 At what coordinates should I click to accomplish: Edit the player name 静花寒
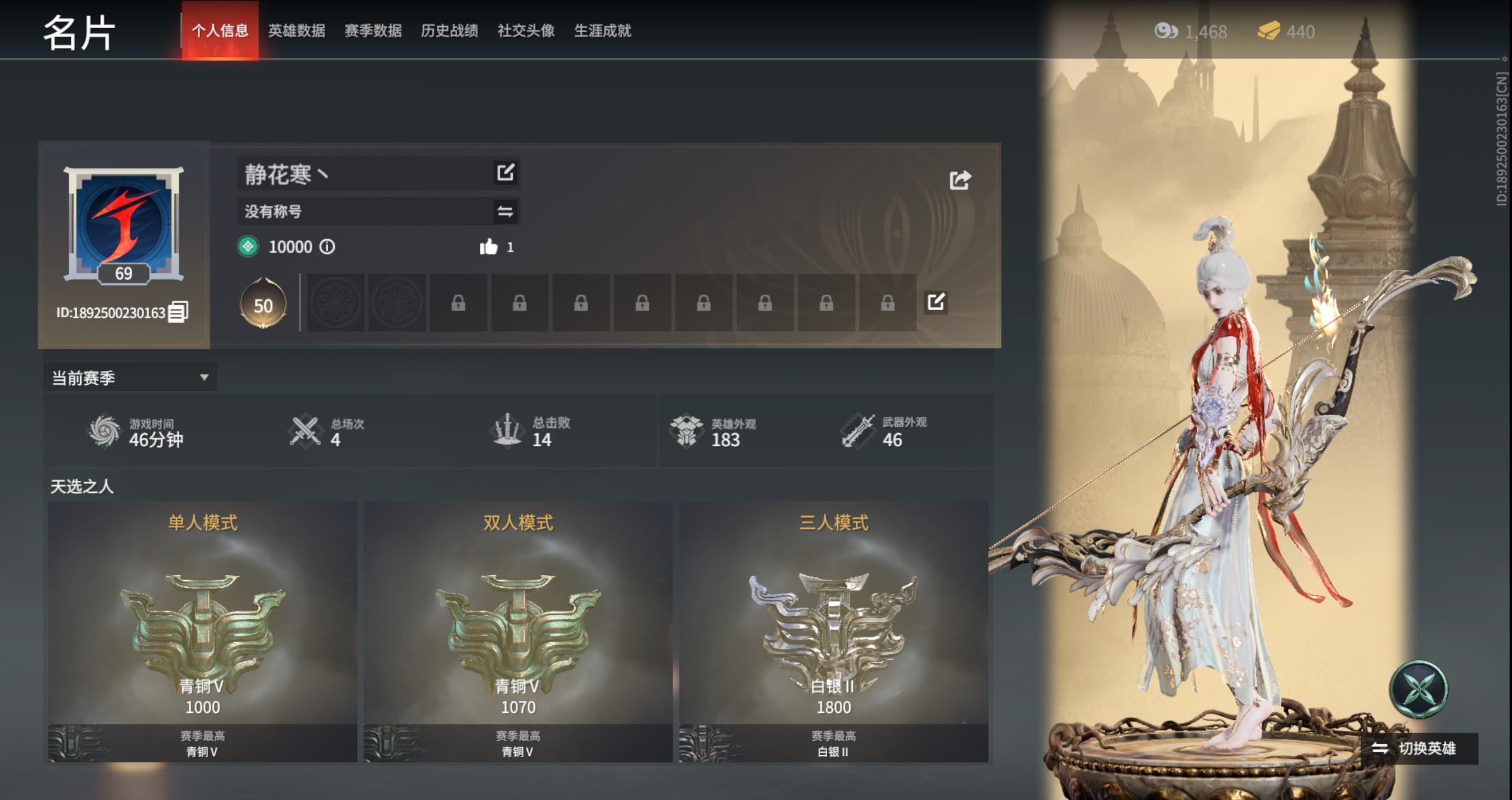tap(506, 173)
